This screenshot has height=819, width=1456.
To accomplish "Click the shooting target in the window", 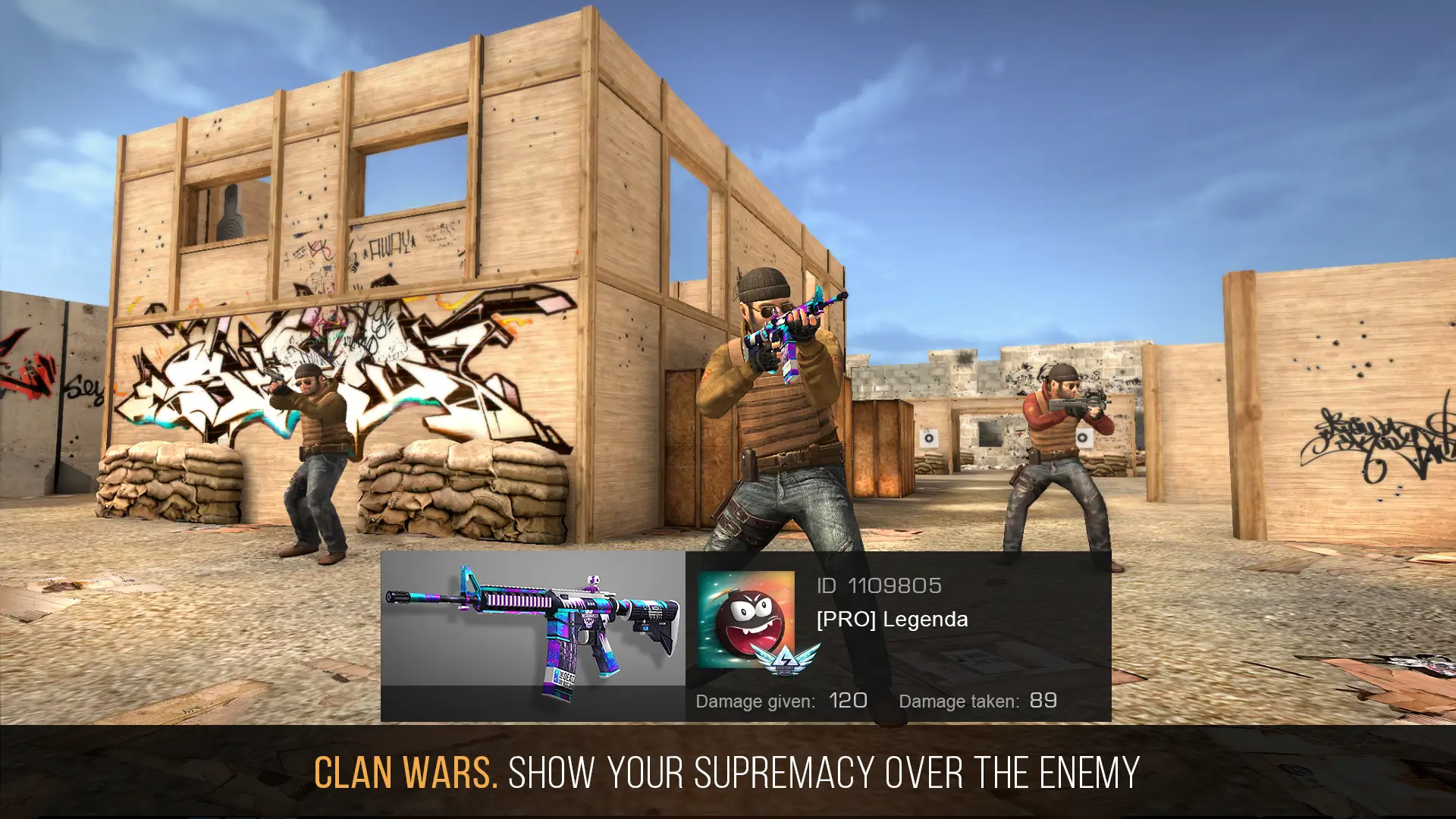I will tap(230, 212).
